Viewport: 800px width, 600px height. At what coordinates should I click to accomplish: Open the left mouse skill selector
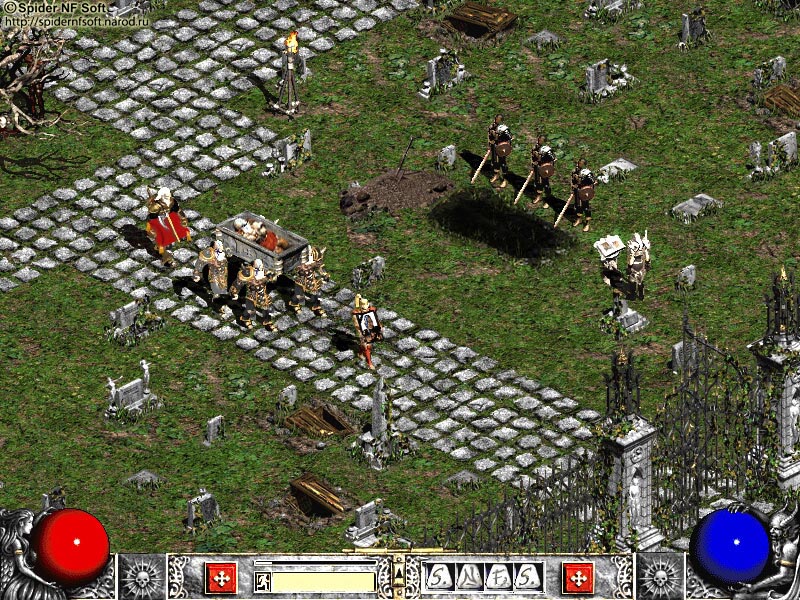click(221, 577)
